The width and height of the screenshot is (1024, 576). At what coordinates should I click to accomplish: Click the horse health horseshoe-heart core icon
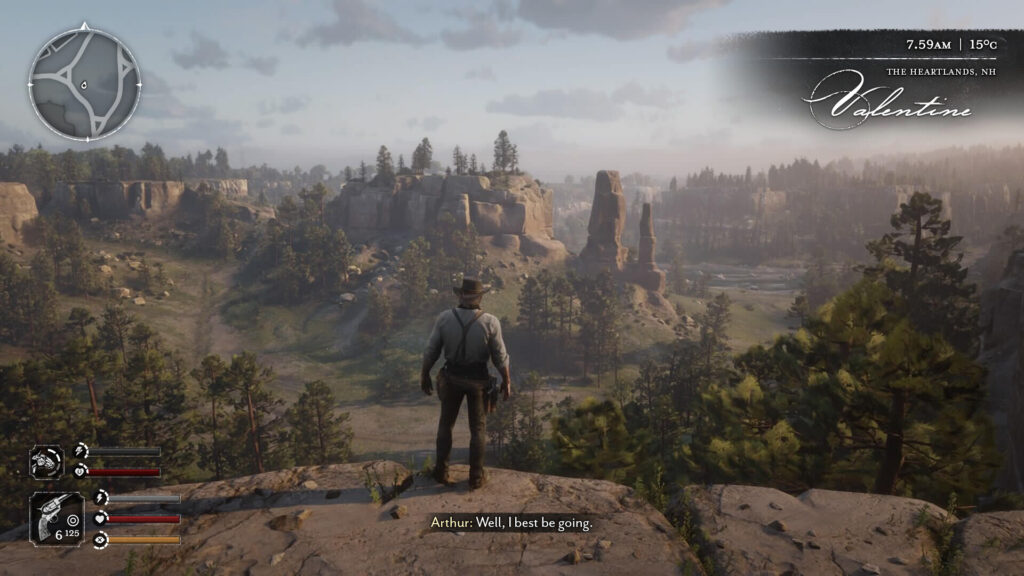(x=81, y=472)
